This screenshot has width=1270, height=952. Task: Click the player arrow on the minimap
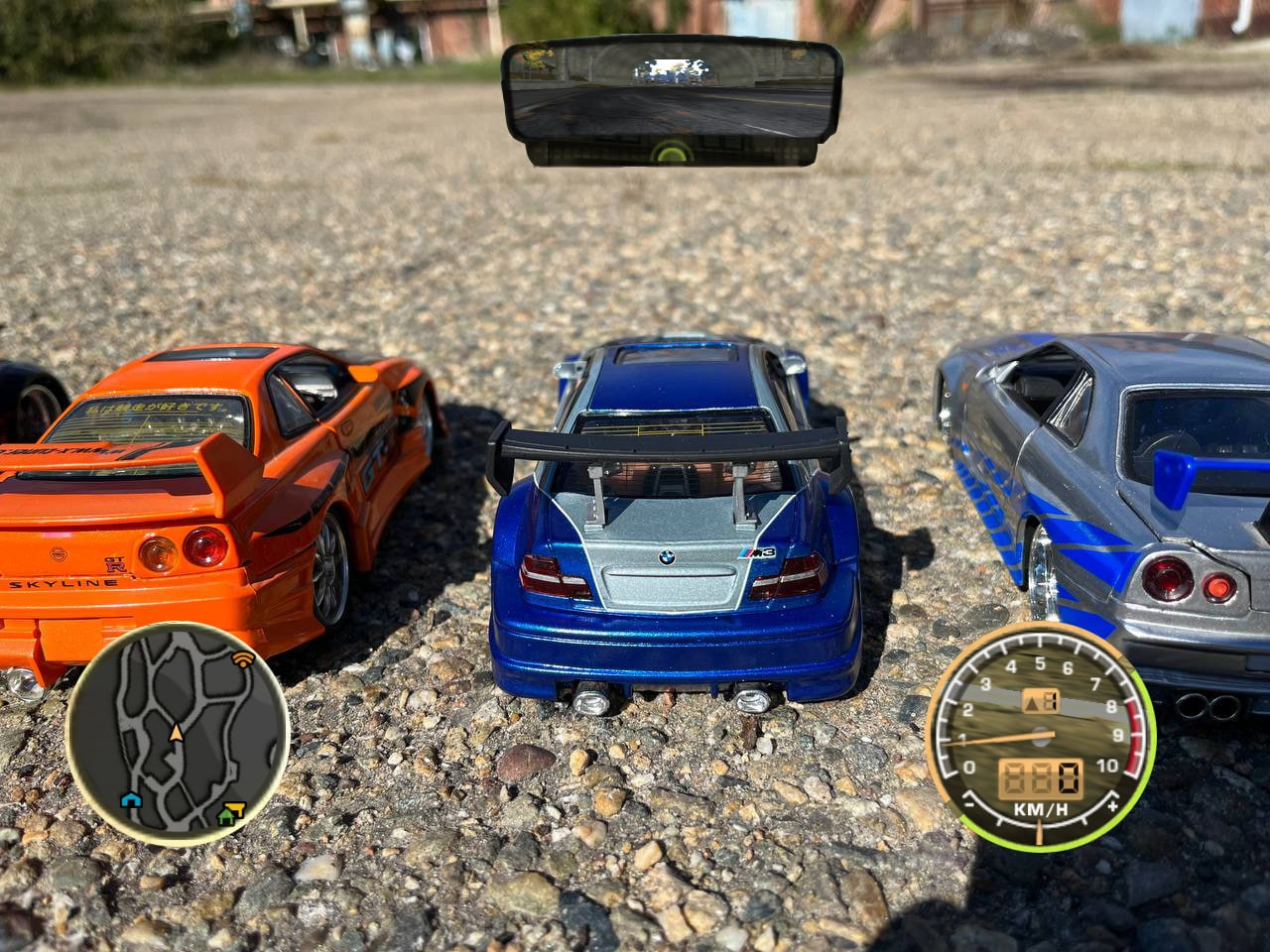coord(177,732)
